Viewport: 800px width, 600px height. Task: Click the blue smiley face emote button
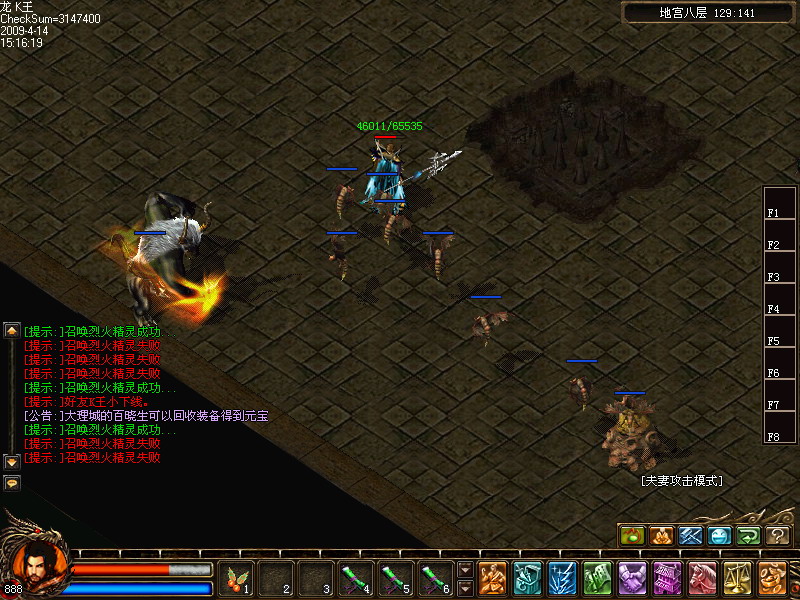point(720,536)
